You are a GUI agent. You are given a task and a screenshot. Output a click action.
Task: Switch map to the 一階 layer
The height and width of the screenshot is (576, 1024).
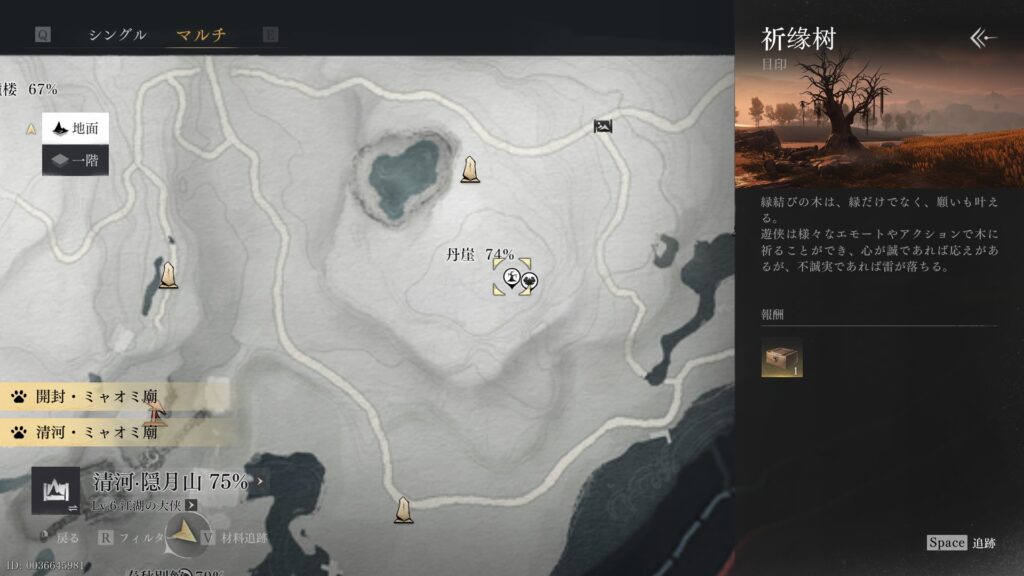[75, 160]
